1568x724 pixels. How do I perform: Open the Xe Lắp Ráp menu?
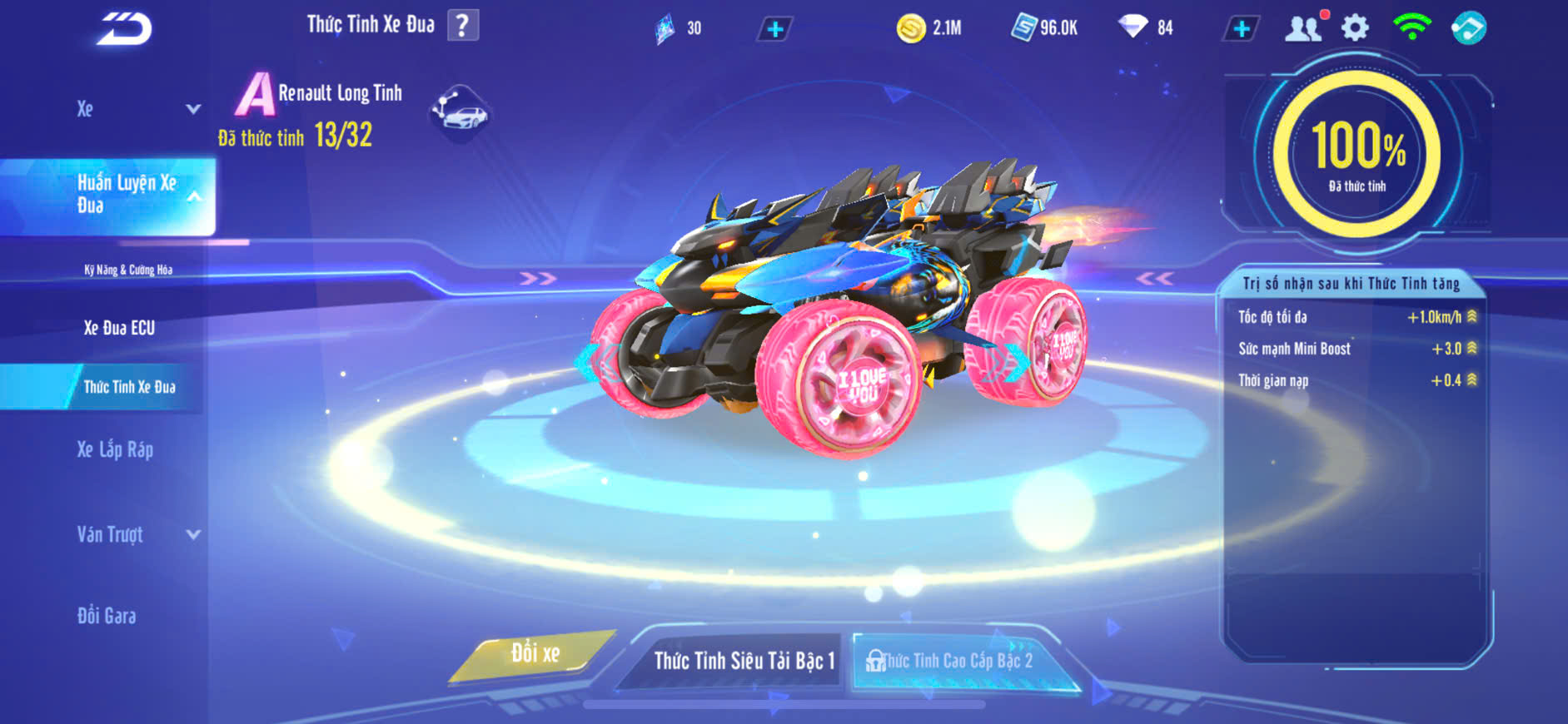pos(115,450)
